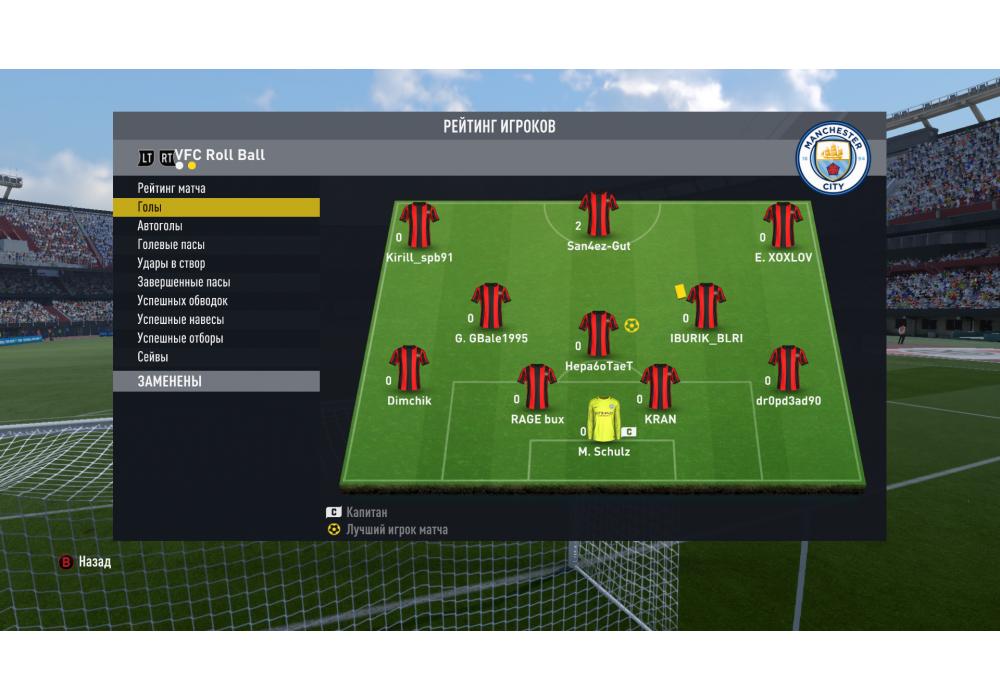Select IBURIK_BLRI on the formation
The image size is (1000, 700).
coord(706,306)
